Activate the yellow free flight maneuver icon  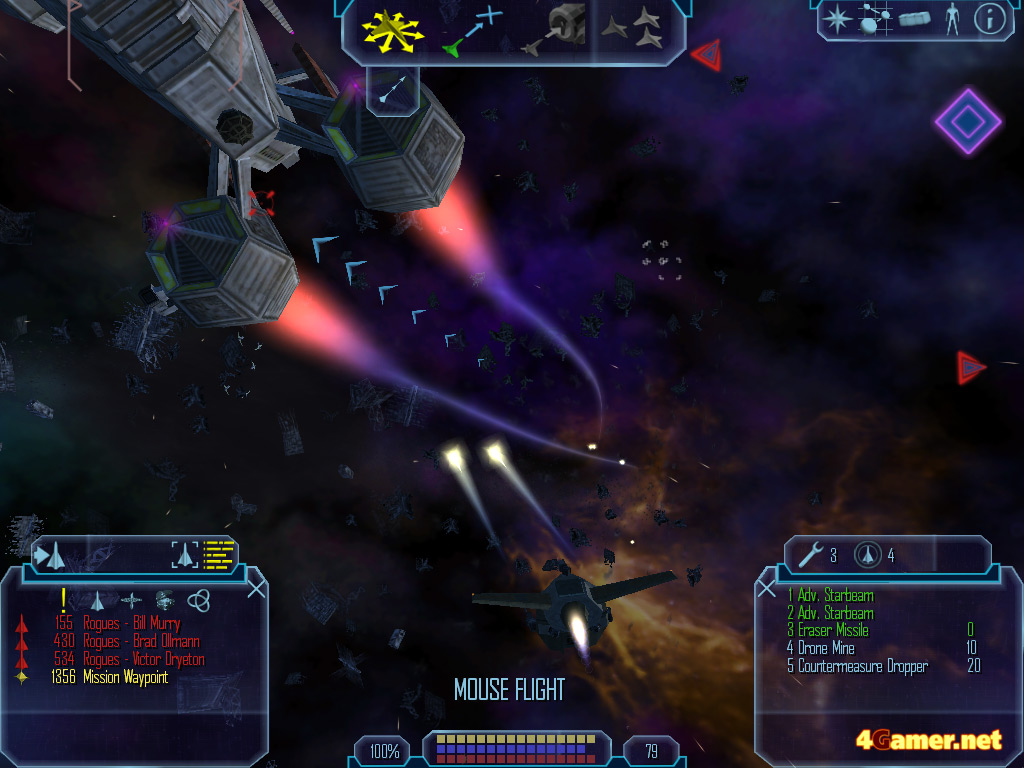393,30
